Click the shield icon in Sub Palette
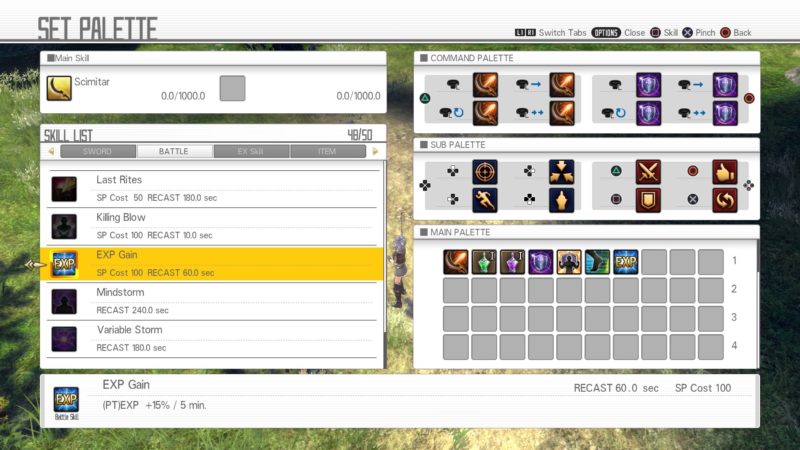Viewport: 800px width, 450px height. point(648,200)
